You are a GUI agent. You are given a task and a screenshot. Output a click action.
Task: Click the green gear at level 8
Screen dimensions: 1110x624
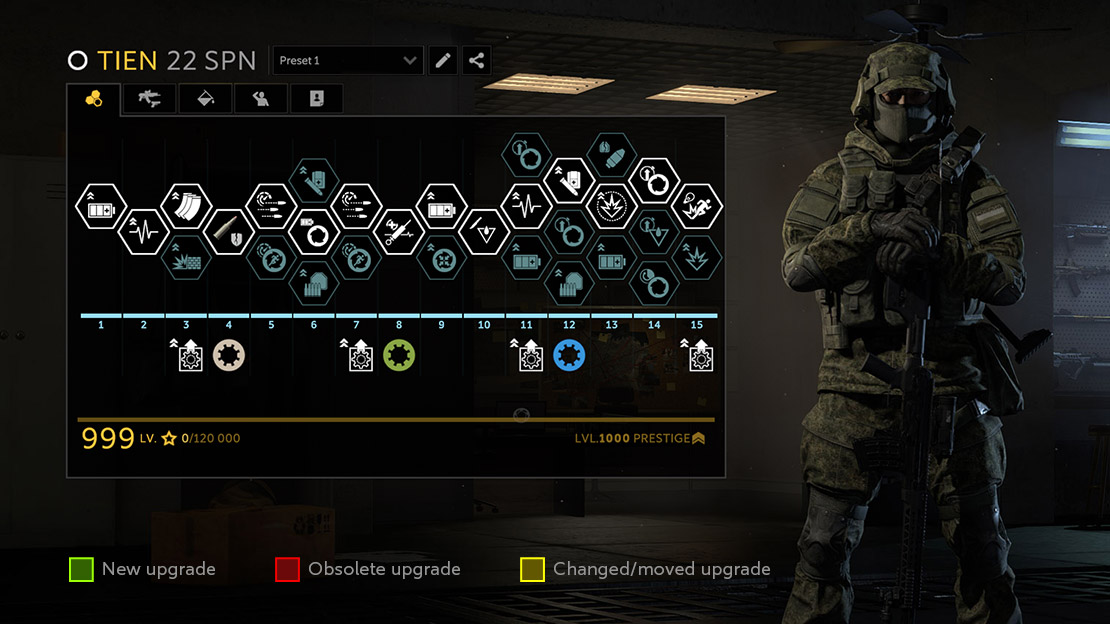(399, 355)
